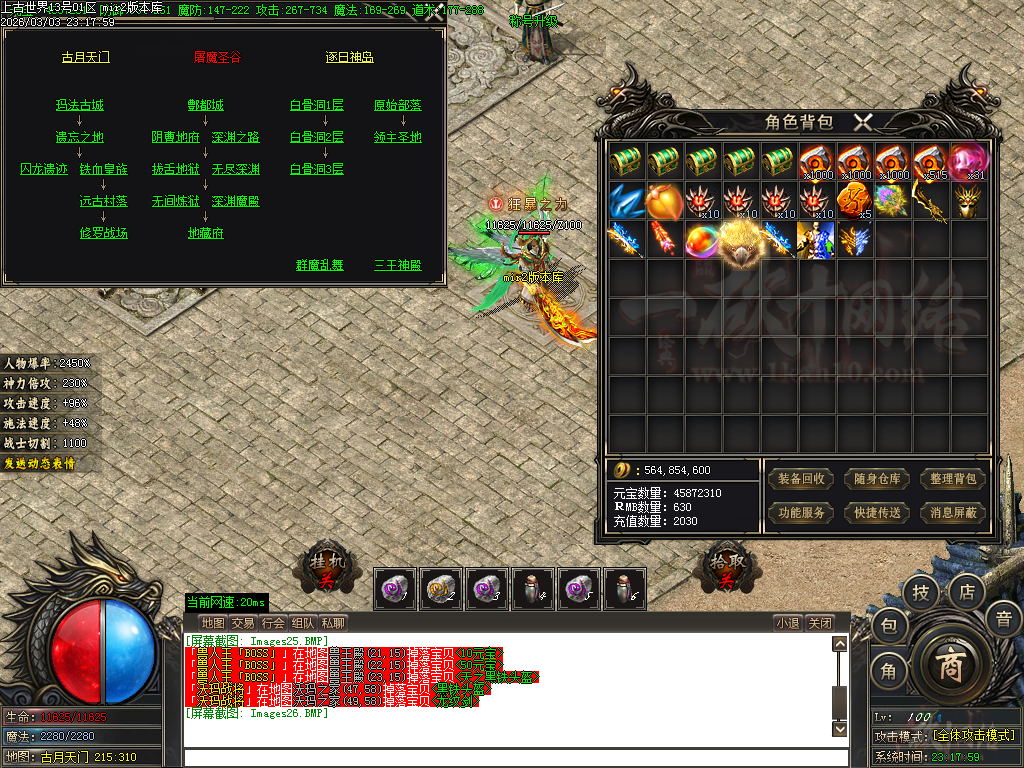The width and height of the screenshot is (1024, 768).
Task: Click the 小退 logout button
Action: point(787,623)
